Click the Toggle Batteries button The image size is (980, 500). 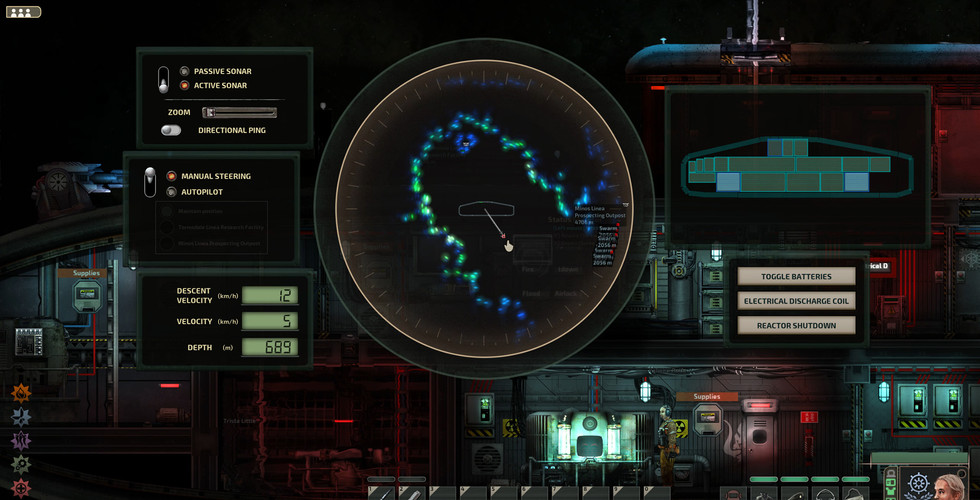(796, 276)
